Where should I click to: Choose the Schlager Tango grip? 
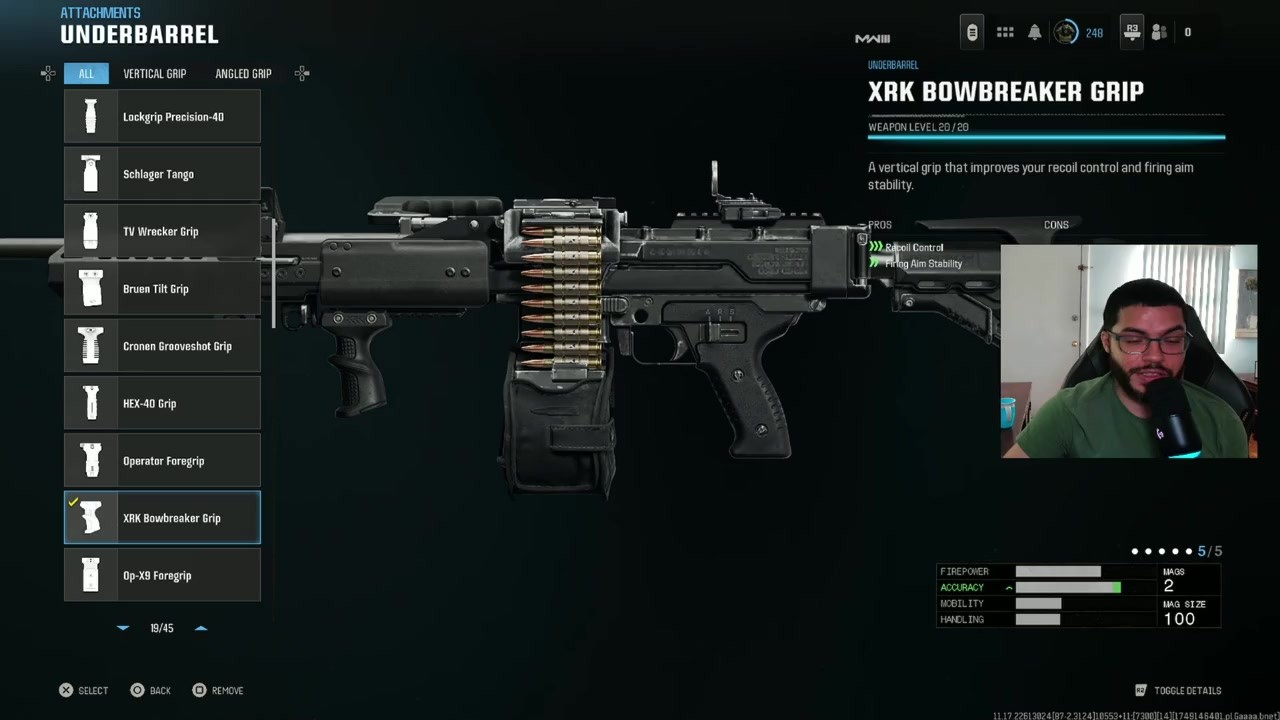162,174
